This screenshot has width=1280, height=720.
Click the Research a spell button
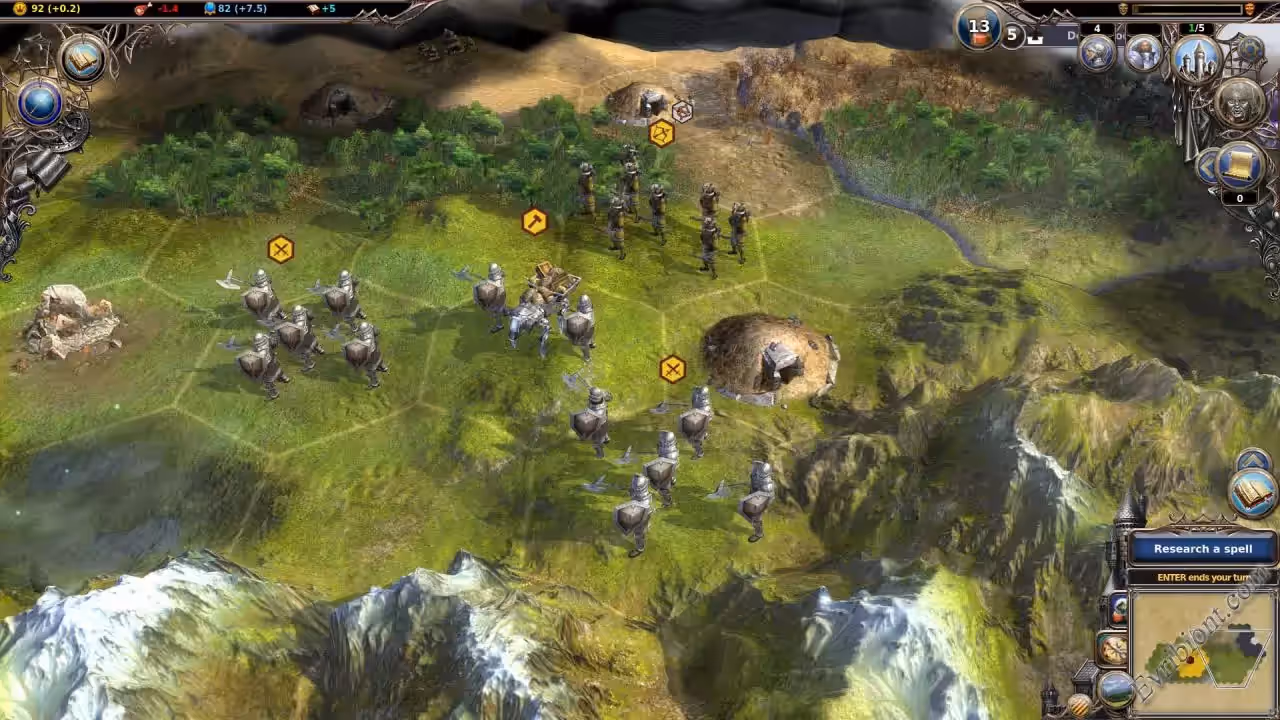tap(1202, 548)
